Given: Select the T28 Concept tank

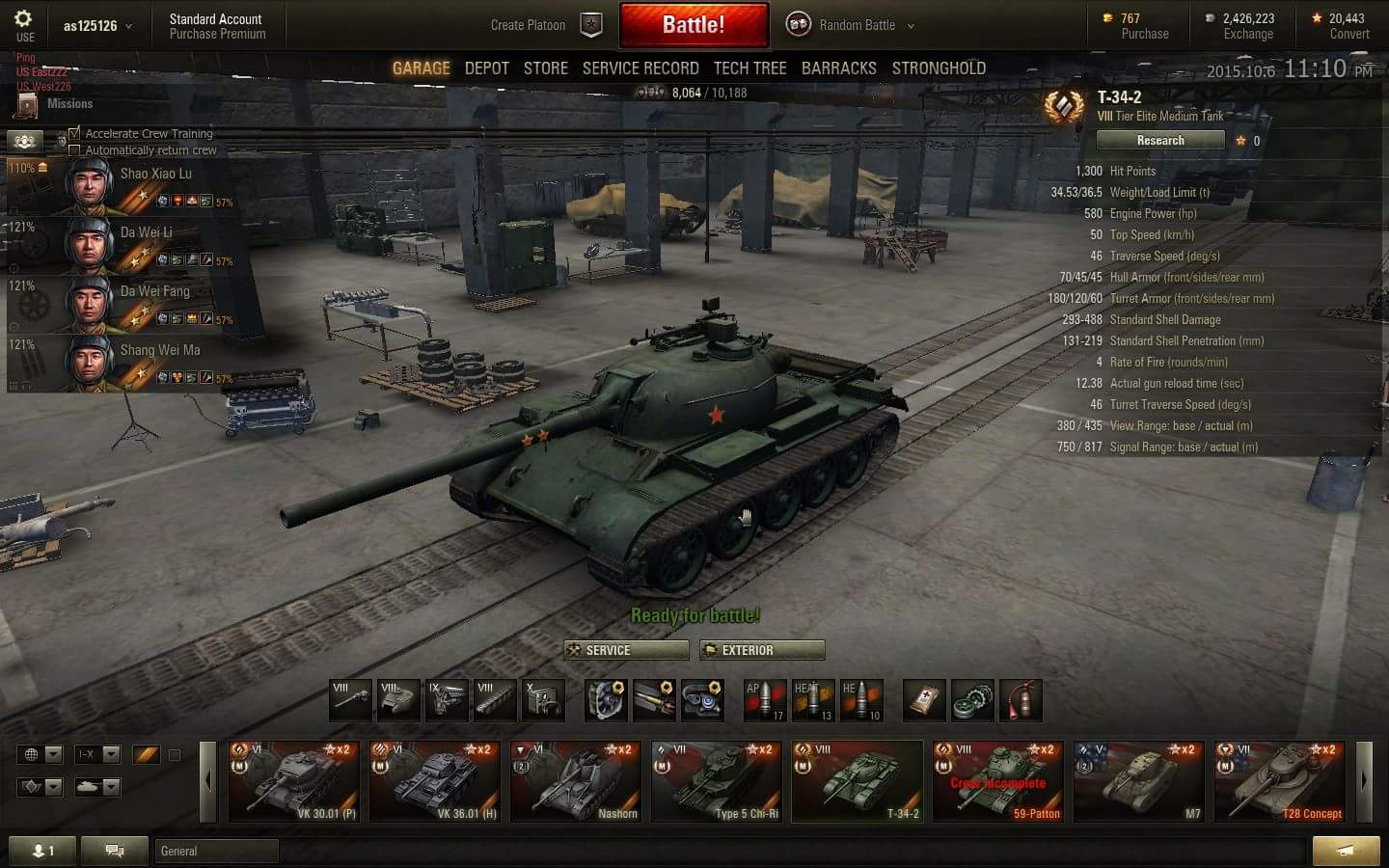Looking at the screenshot, I should point(1279,781).
